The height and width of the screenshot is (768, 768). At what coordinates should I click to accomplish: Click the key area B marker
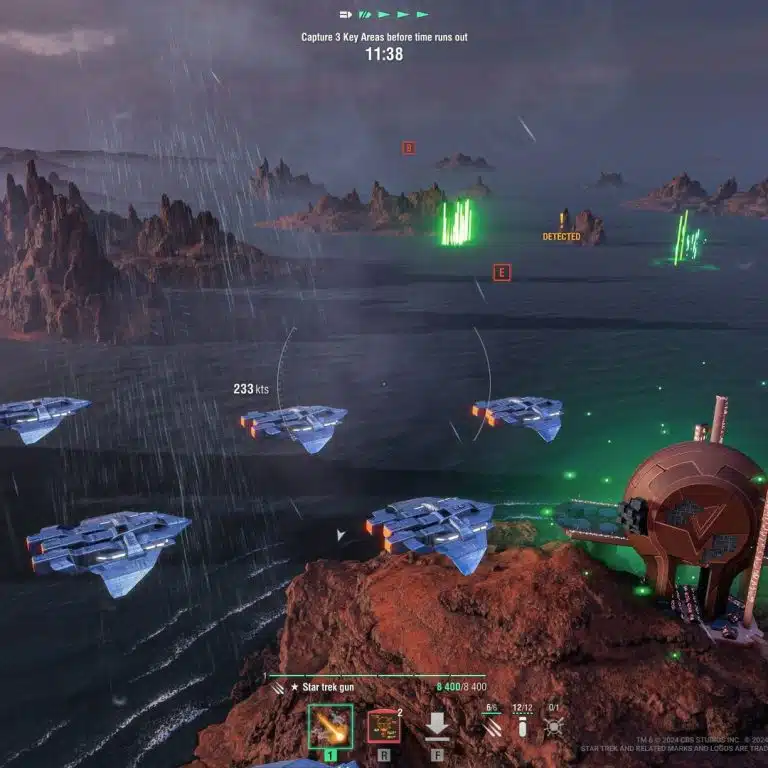click(408, 148)
